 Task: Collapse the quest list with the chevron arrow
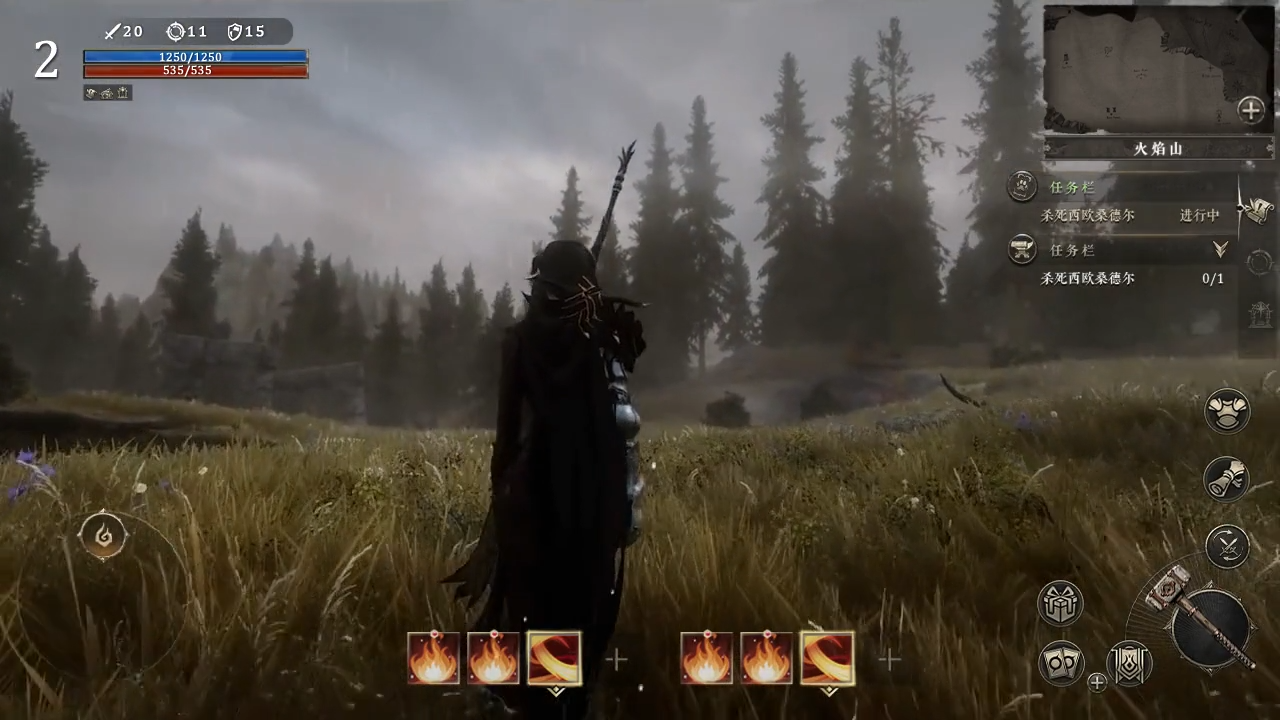(x=1220, y=249)
